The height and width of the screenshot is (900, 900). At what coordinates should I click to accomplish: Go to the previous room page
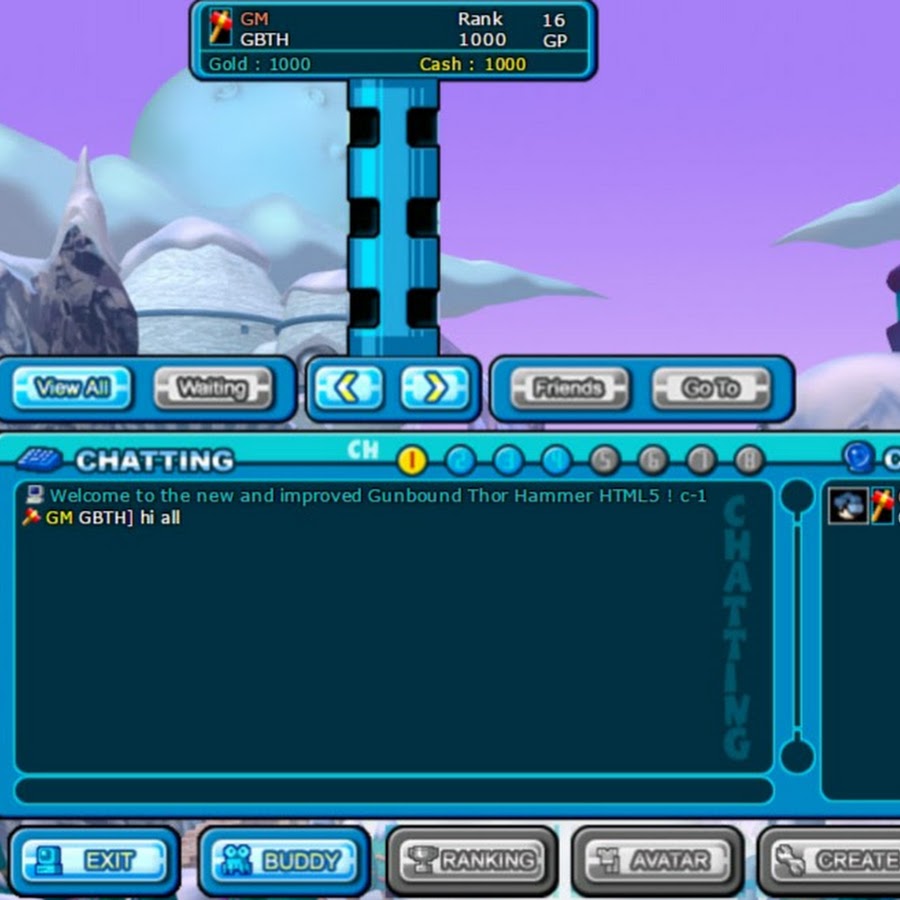pos(346,388)
